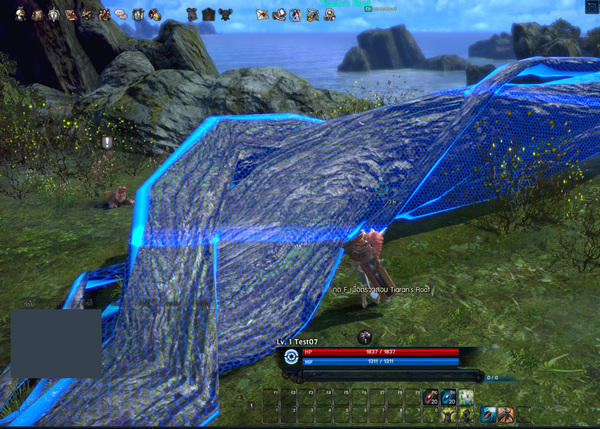This screenshot has height=429, width=600.
Task: Activate the blue swirl skill icon
Action: point(489,413)
